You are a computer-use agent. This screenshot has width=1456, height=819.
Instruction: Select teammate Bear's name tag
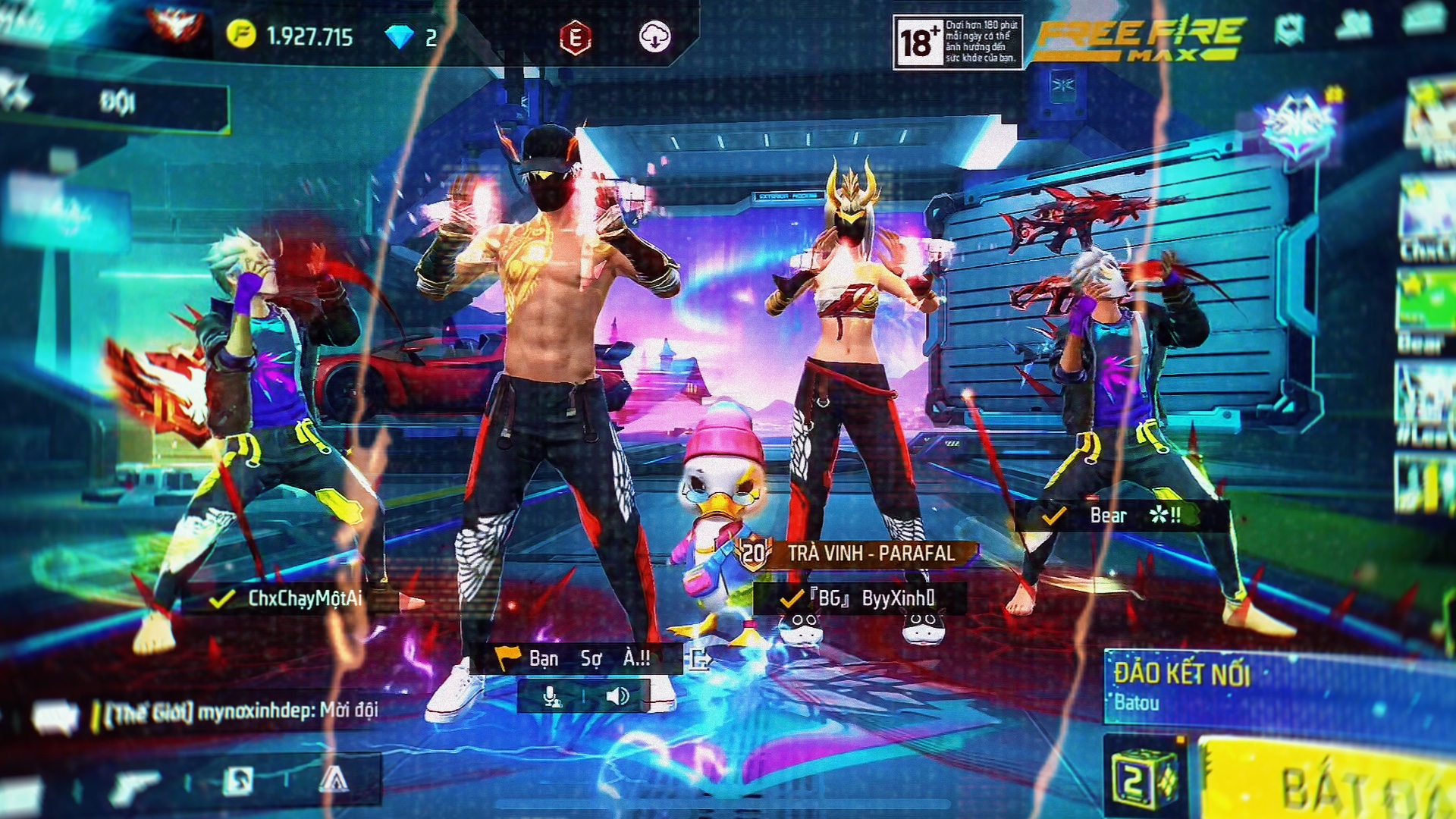click(x=1121, y=516)
